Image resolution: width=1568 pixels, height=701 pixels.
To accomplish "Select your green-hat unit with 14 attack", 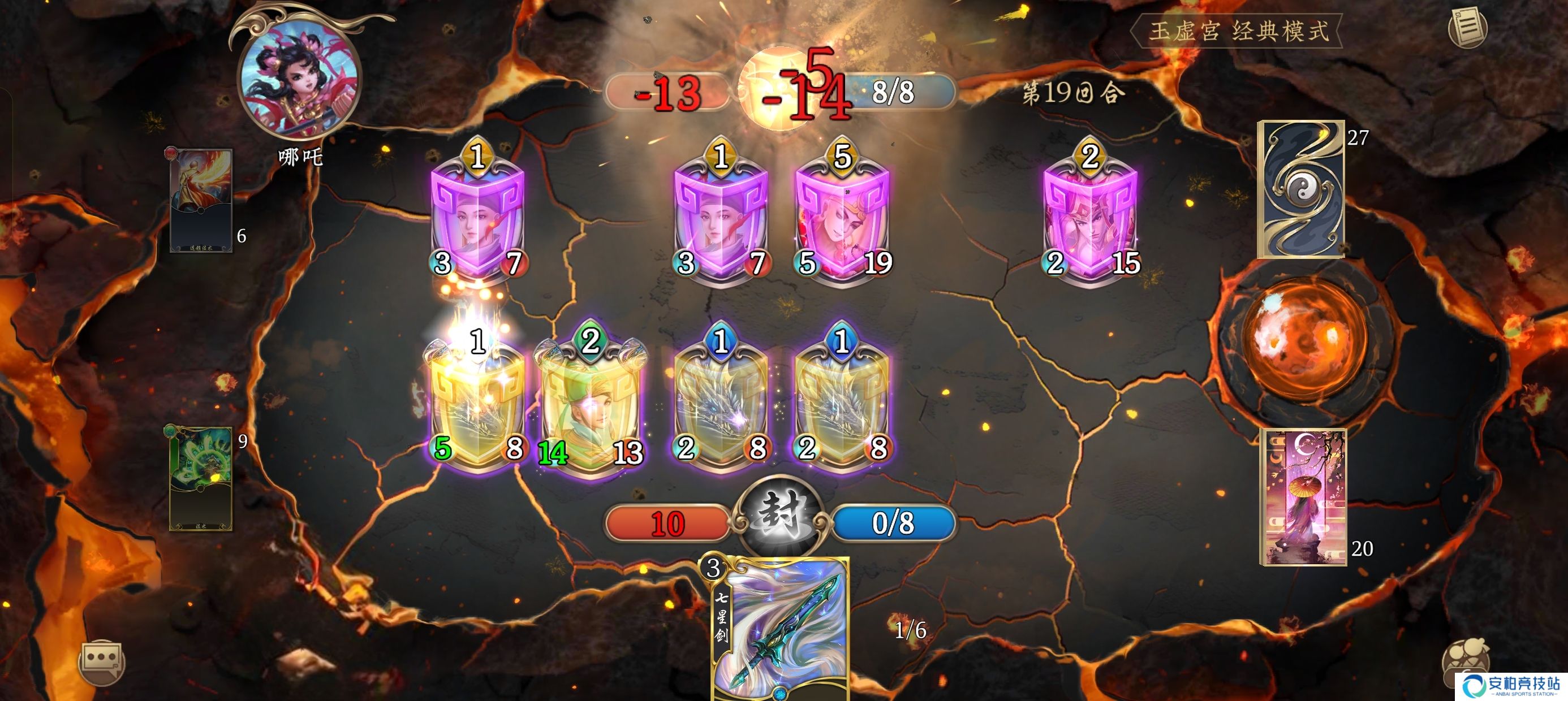I will [x=590, y=405].
